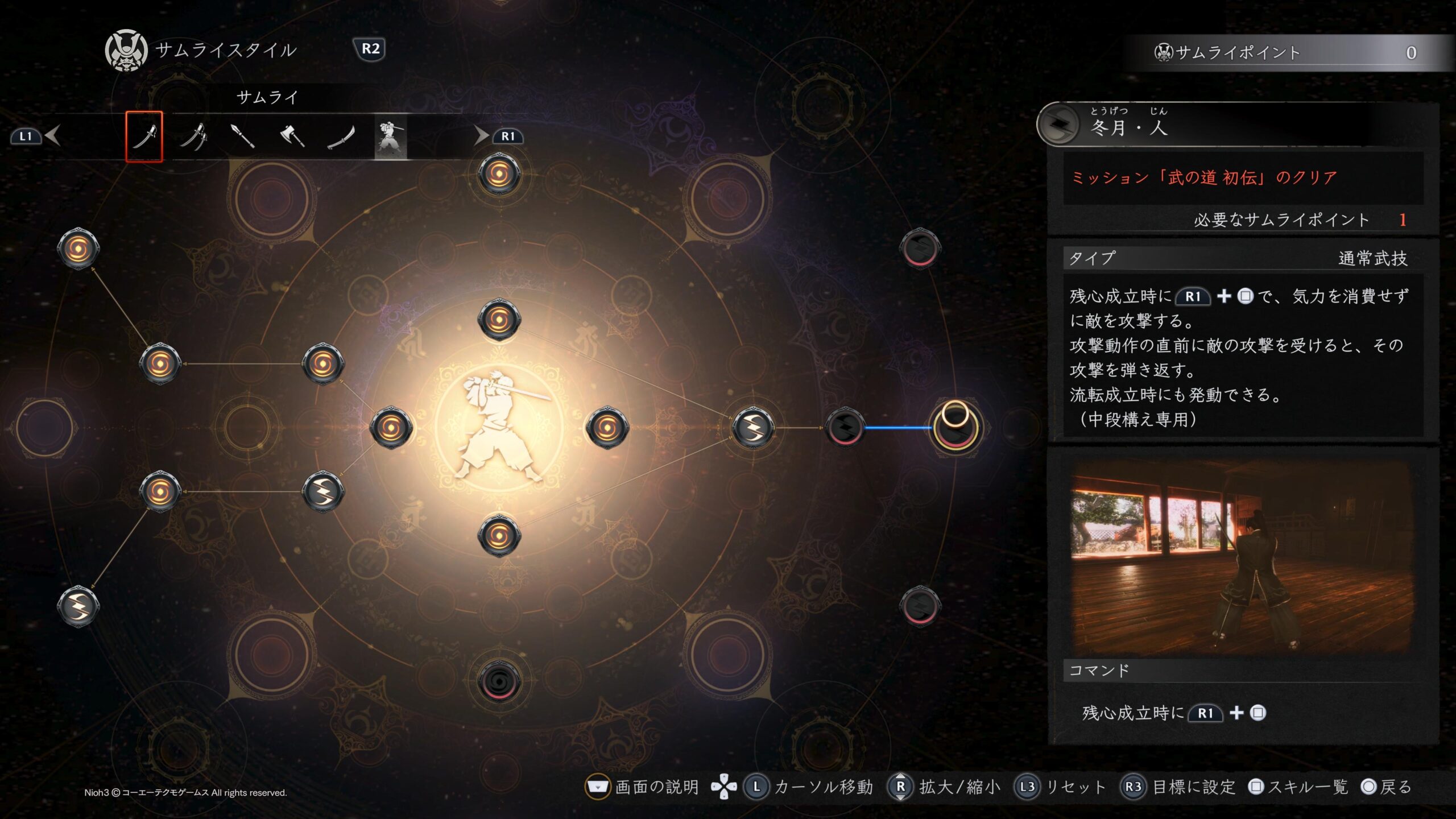View the dojo skill preview thumbnail
This screenshot has width=1456, height=819.
pyautogui.click(x=1242, y=556)
